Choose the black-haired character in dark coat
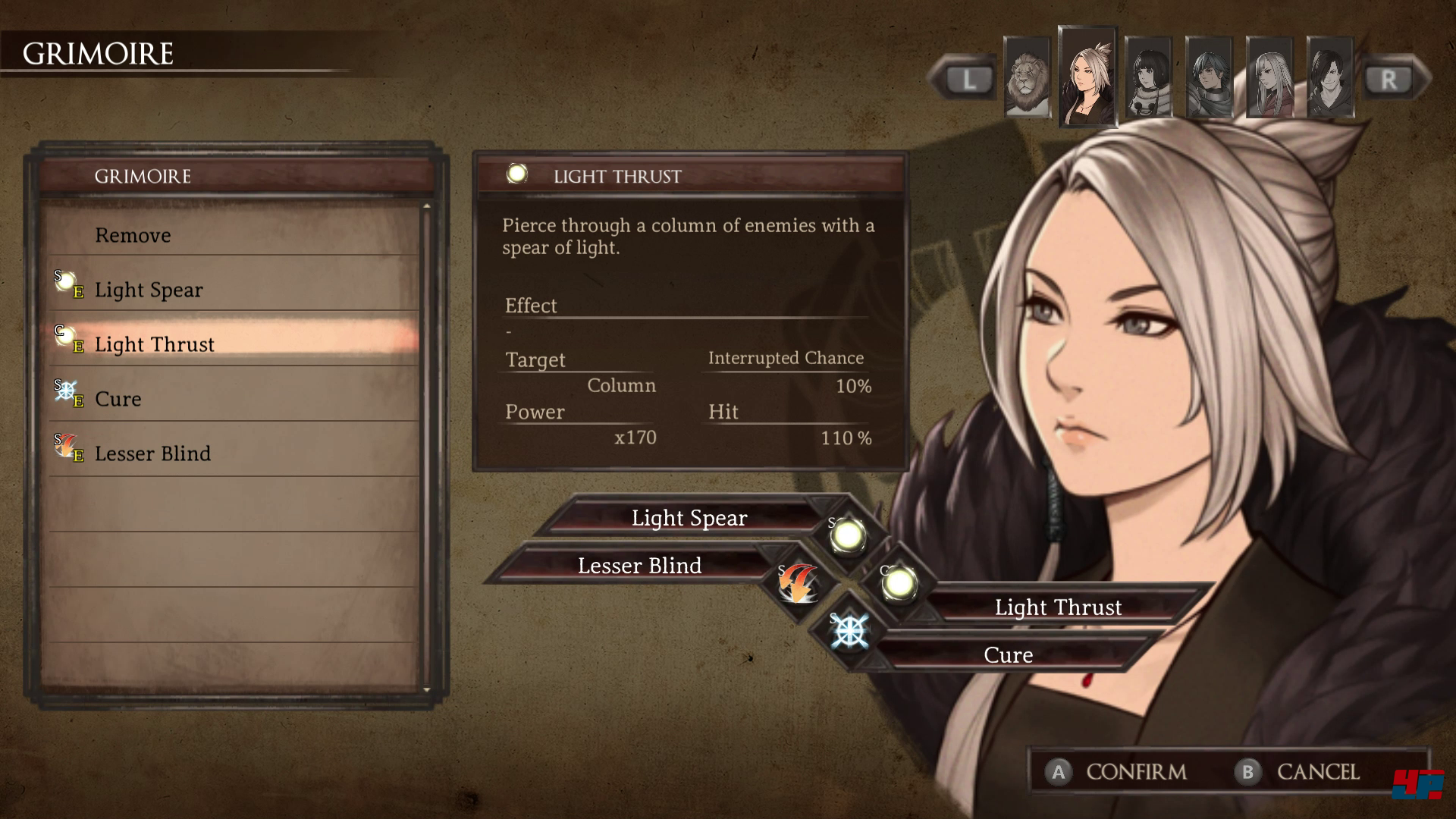1456x819 pixels. [1330, 77]
